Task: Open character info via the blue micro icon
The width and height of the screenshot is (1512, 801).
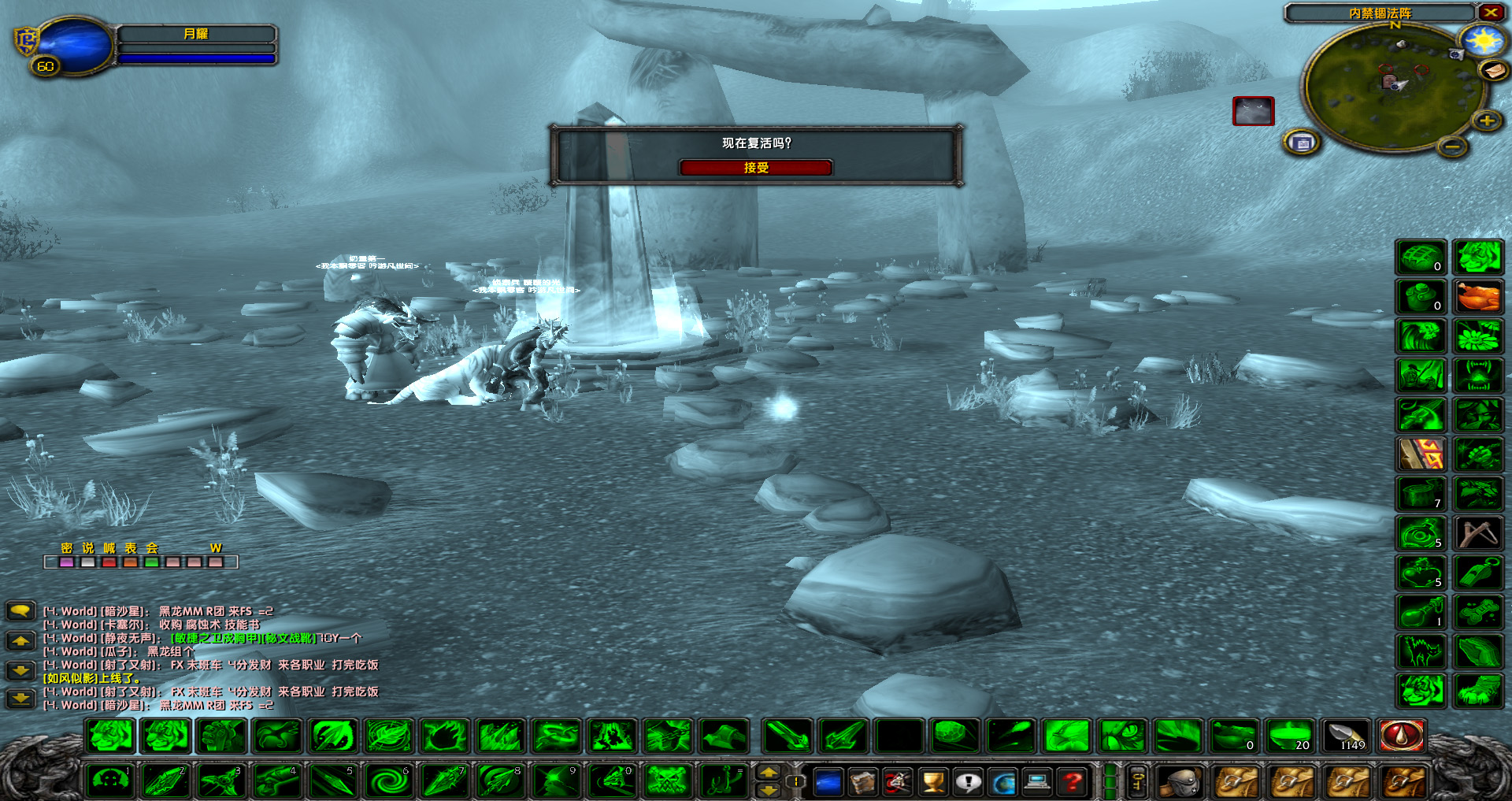Action: [827, 782]
